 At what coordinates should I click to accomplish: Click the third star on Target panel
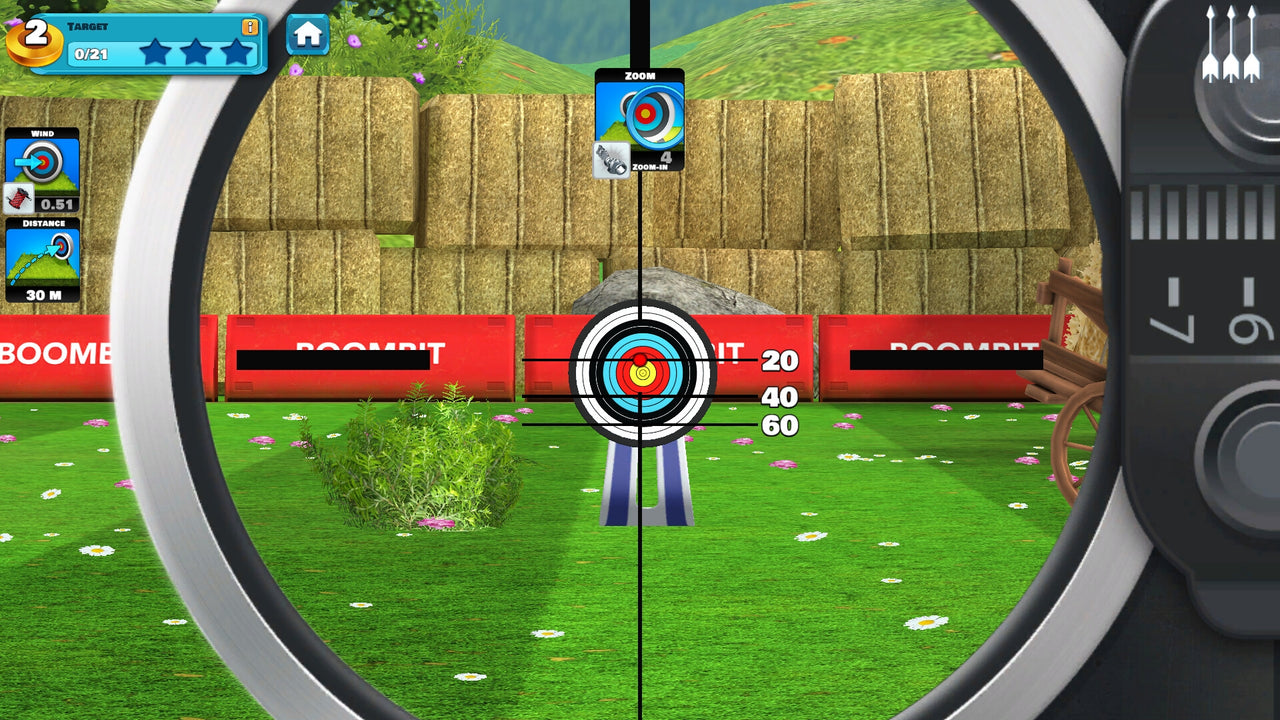pyautogui.click(x=238, y=52)
